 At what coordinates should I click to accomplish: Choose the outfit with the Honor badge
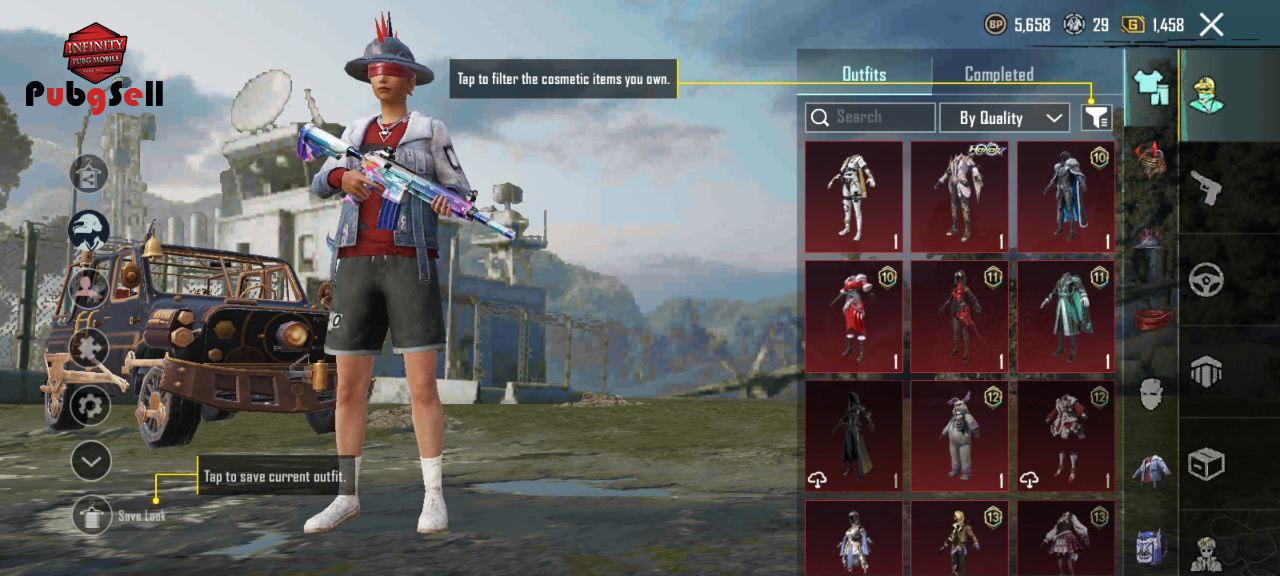click(x=959, y=196)
